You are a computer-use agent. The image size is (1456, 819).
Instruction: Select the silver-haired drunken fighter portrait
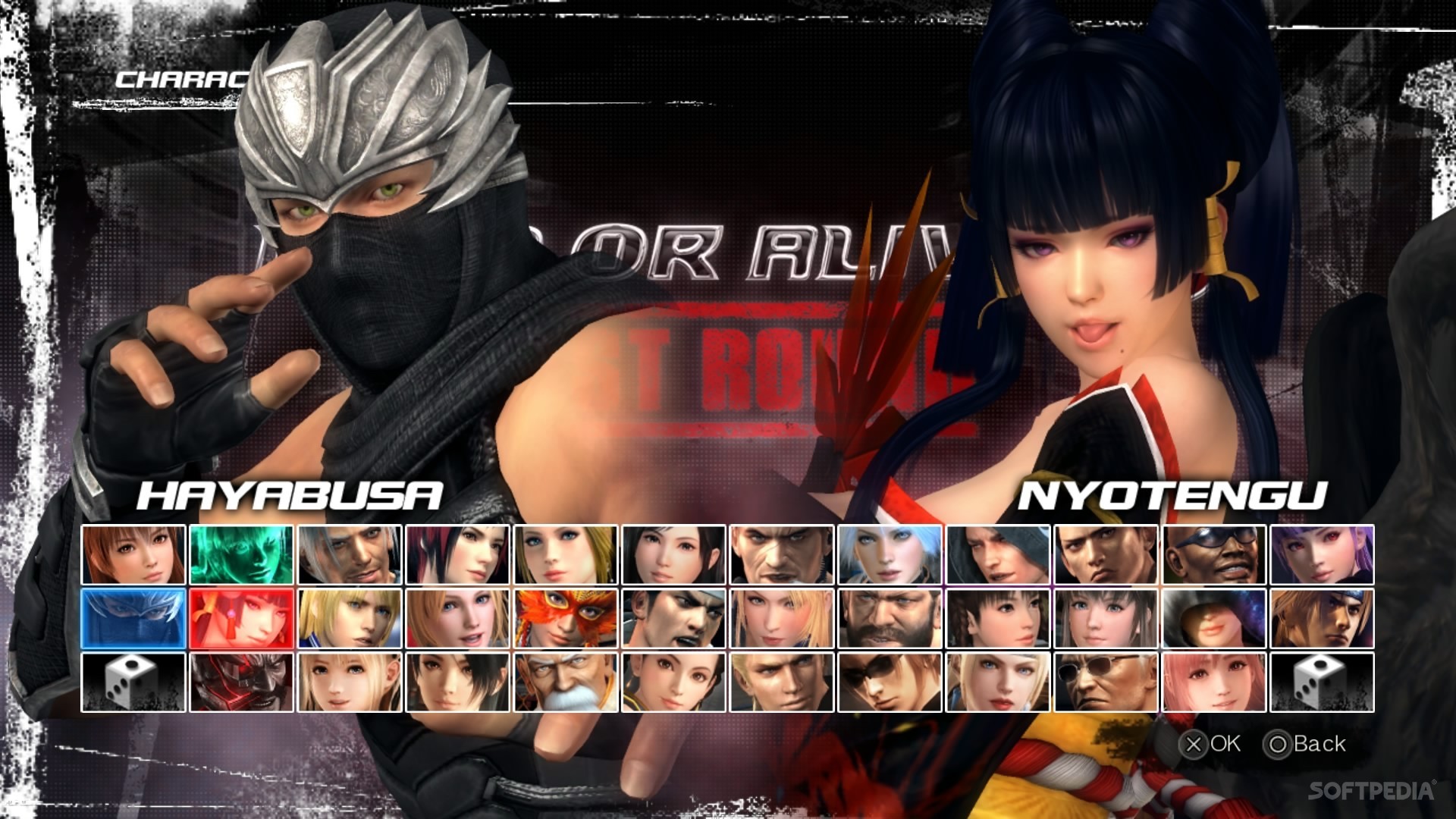(x=350, y=554)
